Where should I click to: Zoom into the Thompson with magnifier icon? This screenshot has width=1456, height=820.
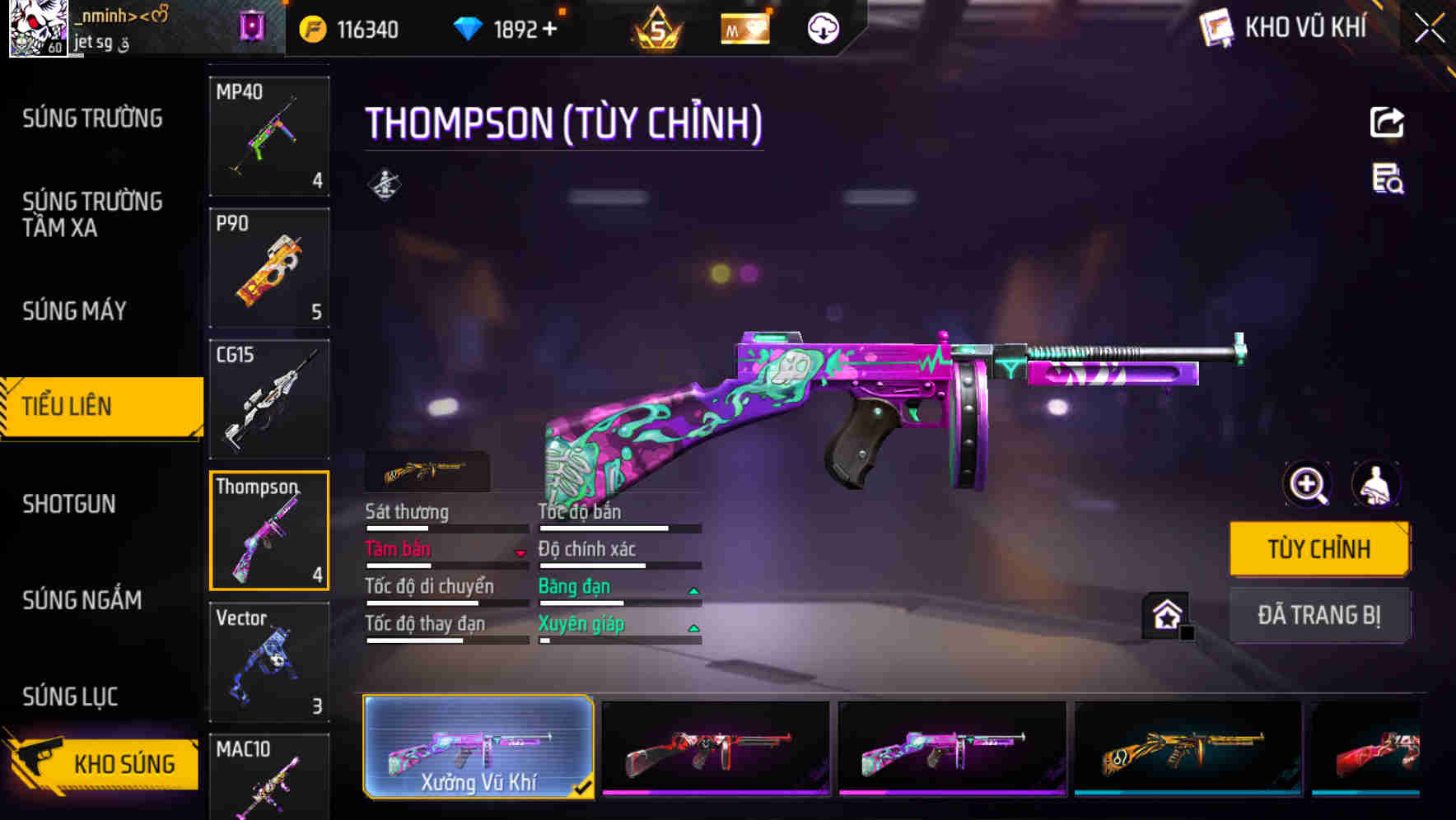(1308, 484)
